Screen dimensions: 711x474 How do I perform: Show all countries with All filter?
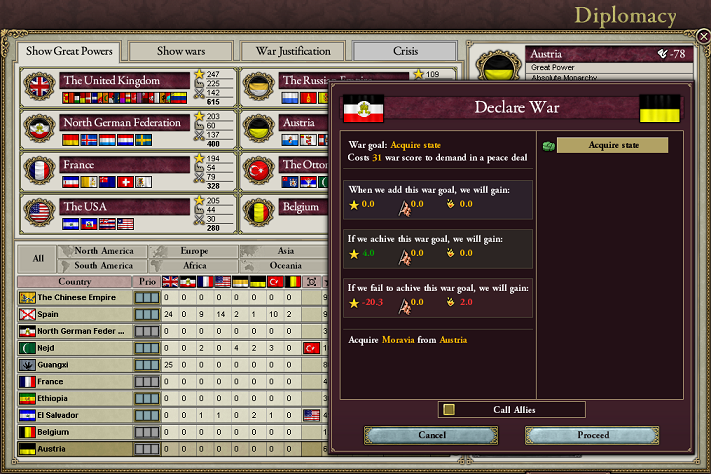tap(38, 258)
